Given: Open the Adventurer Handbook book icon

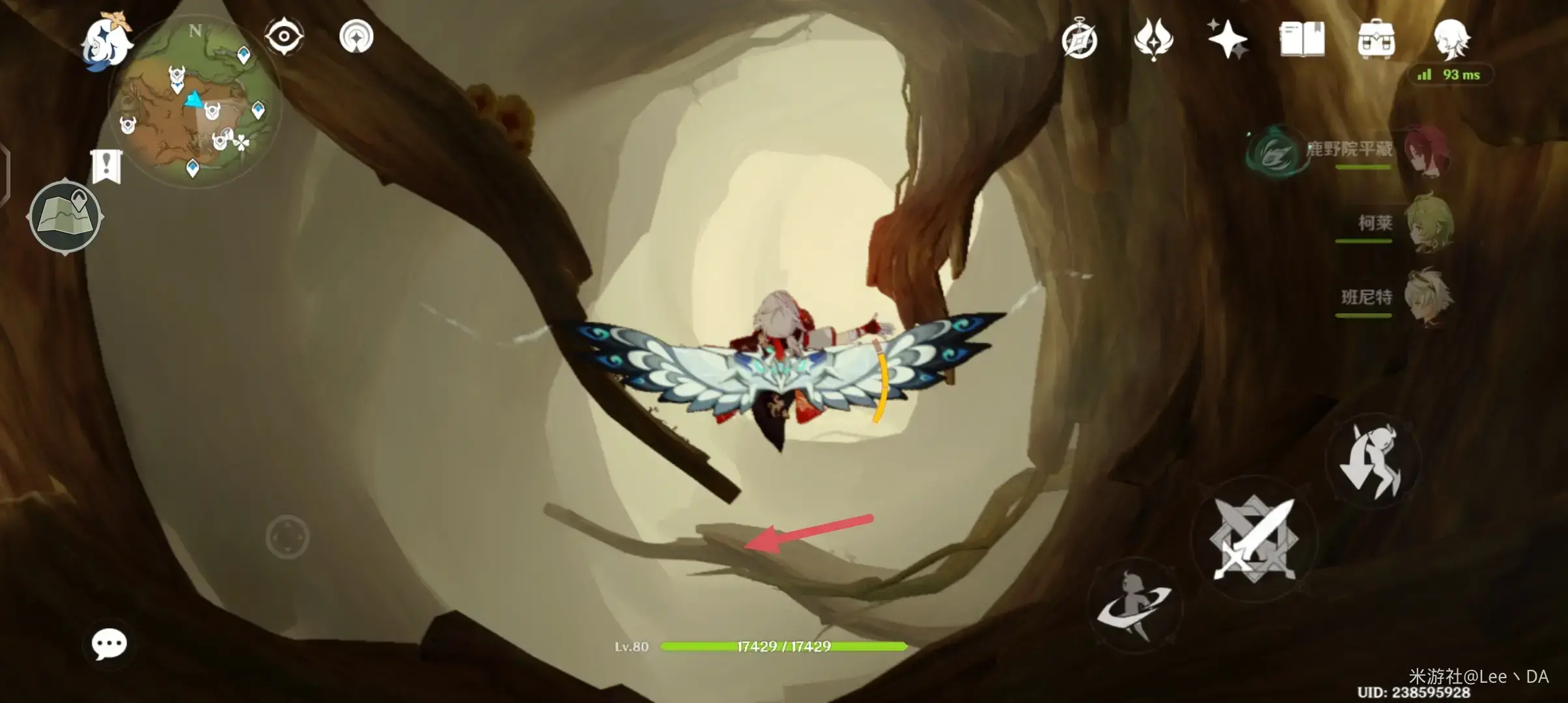Looking at the screenshot, I should [x=1302, y=39].
